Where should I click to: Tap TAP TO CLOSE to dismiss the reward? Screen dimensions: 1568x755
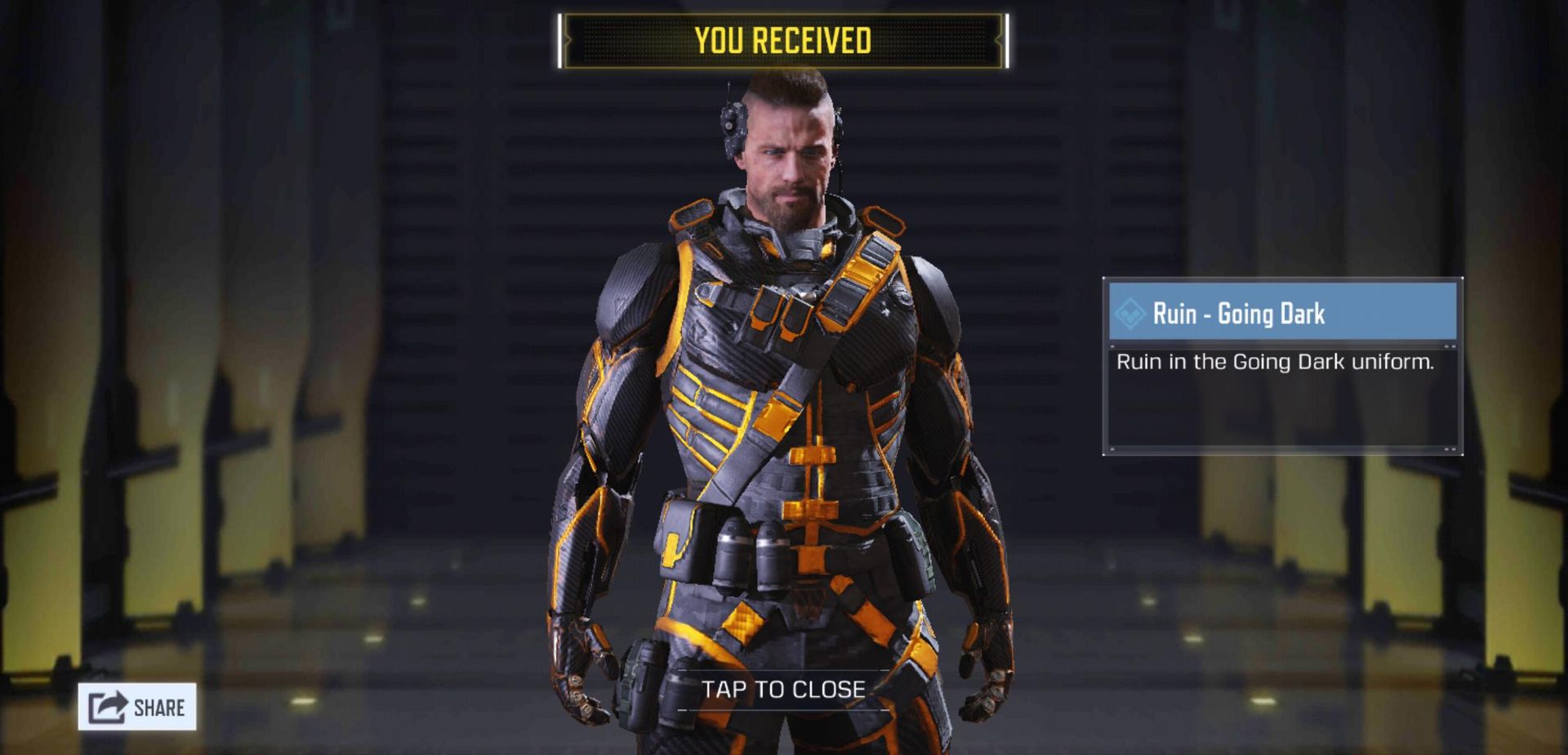pyautogui.click(x=784, y=689)
